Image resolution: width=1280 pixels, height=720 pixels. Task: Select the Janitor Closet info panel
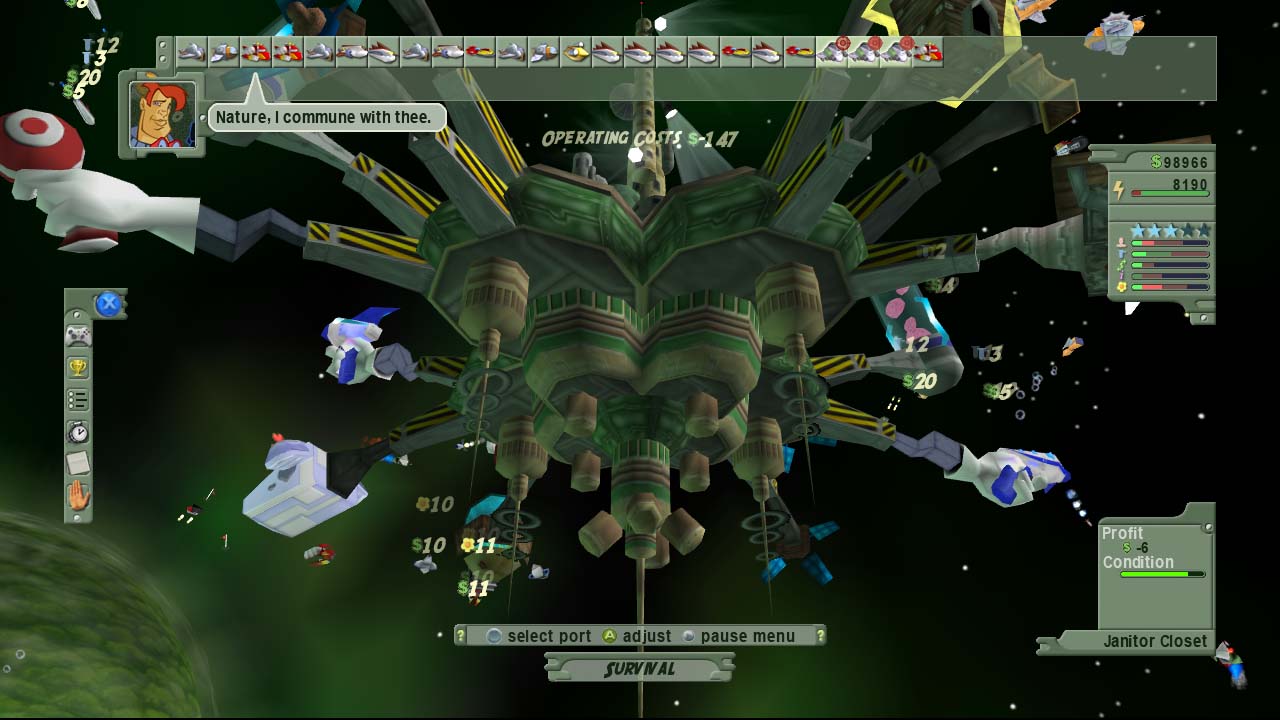click(1155, 641)
